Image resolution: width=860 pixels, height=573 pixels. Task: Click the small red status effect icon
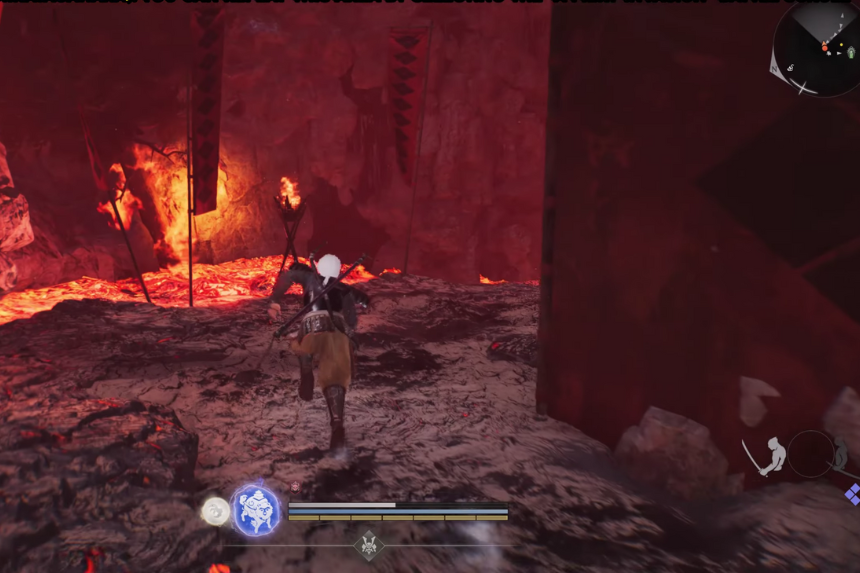tap(295, 487)
